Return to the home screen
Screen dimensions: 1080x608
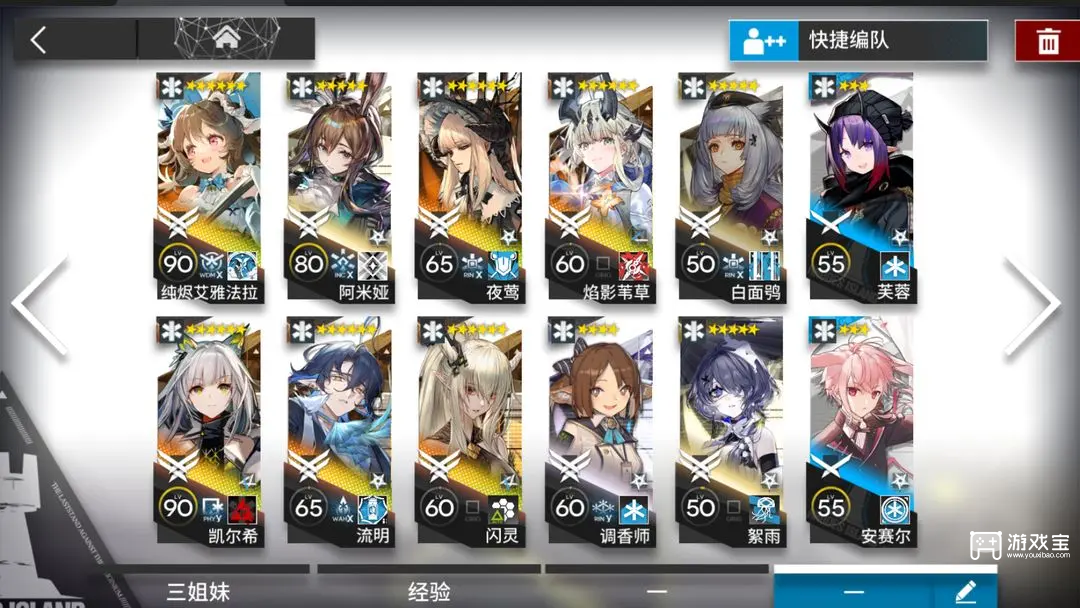pyautogui.click(x=225, y=40)
